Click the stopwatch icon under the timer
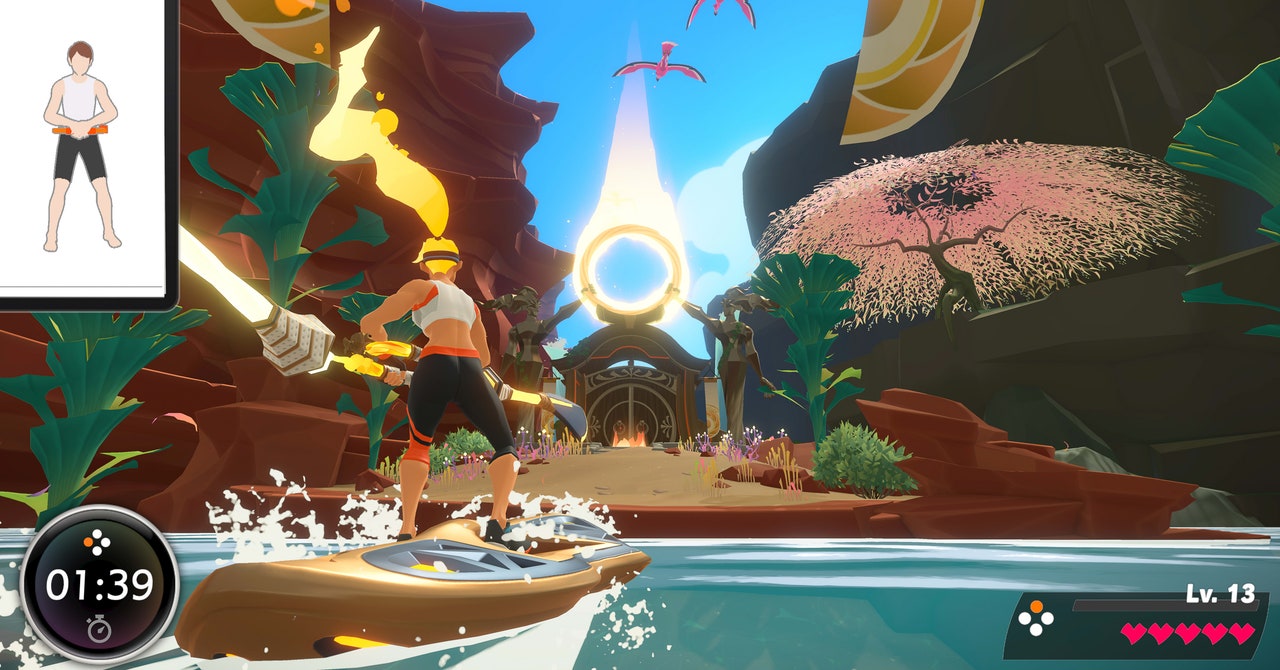Viewport: 1280px width, 670px height. (x=99, y=629)
